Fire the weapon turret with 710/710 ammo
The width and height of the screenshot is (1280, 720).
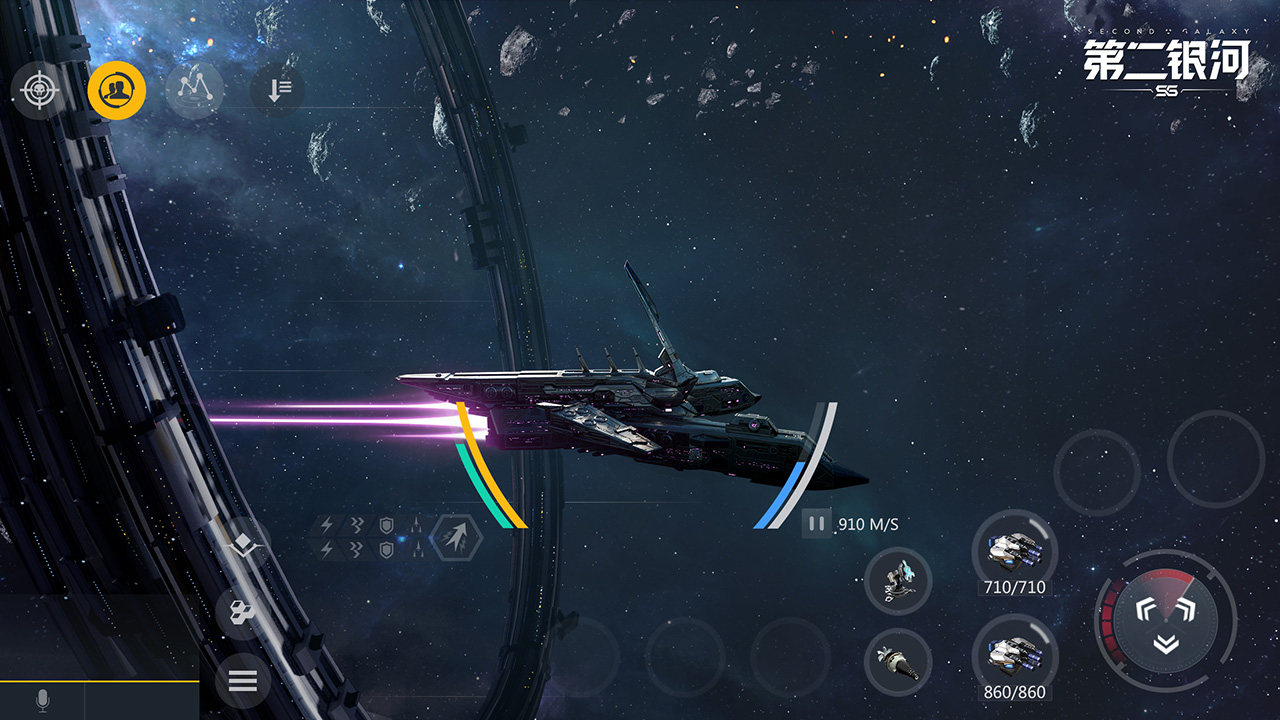1014,550
